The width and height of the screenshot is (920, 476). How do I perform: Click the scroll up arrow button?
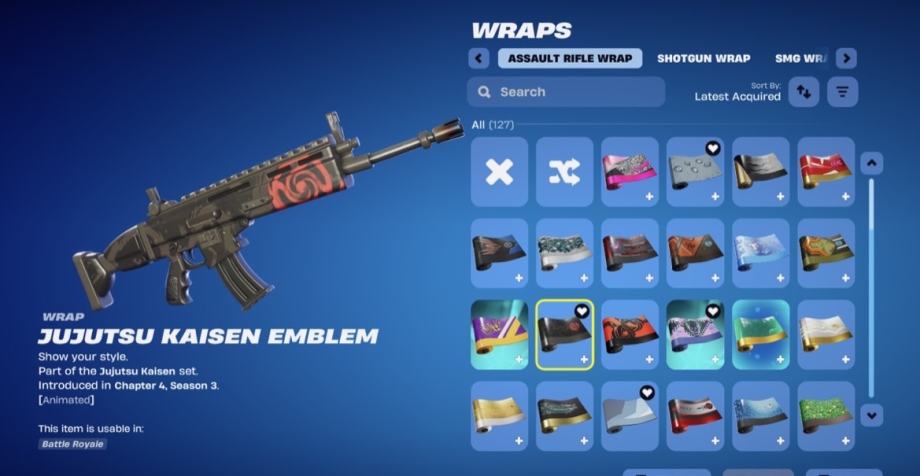[871, 163]
